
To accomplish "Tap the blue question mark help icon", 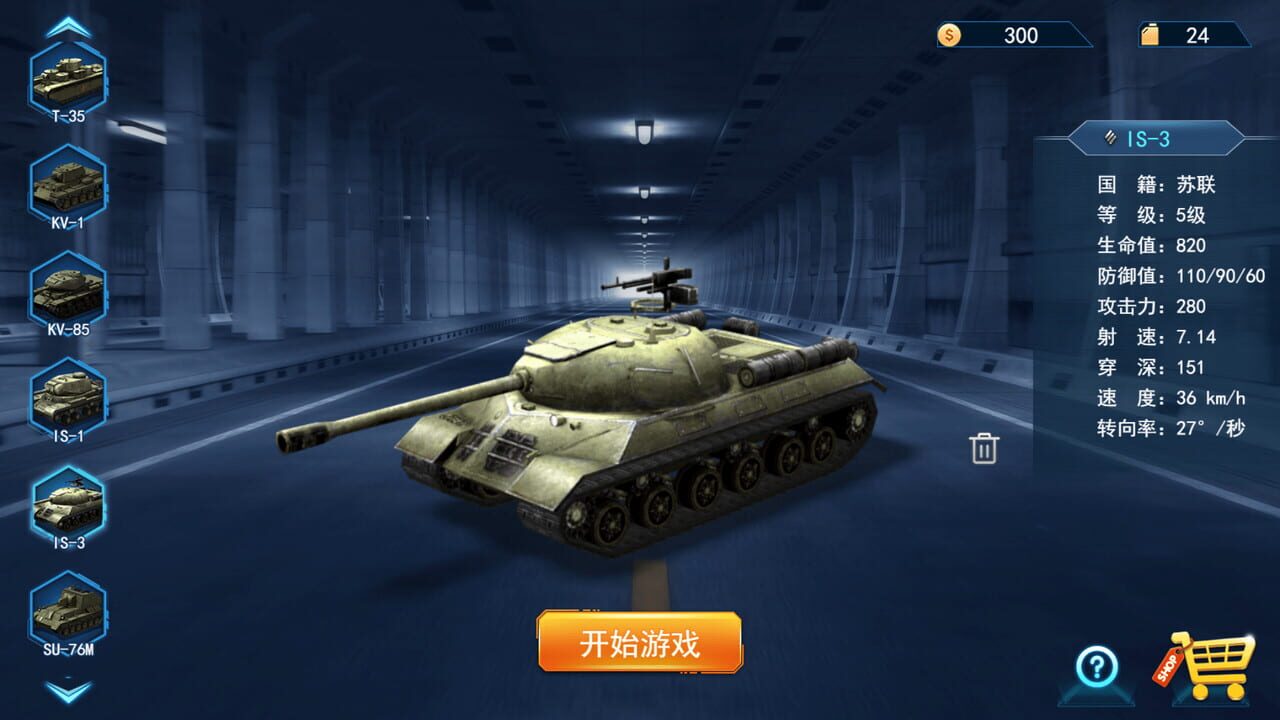I will click(1096, 666).
